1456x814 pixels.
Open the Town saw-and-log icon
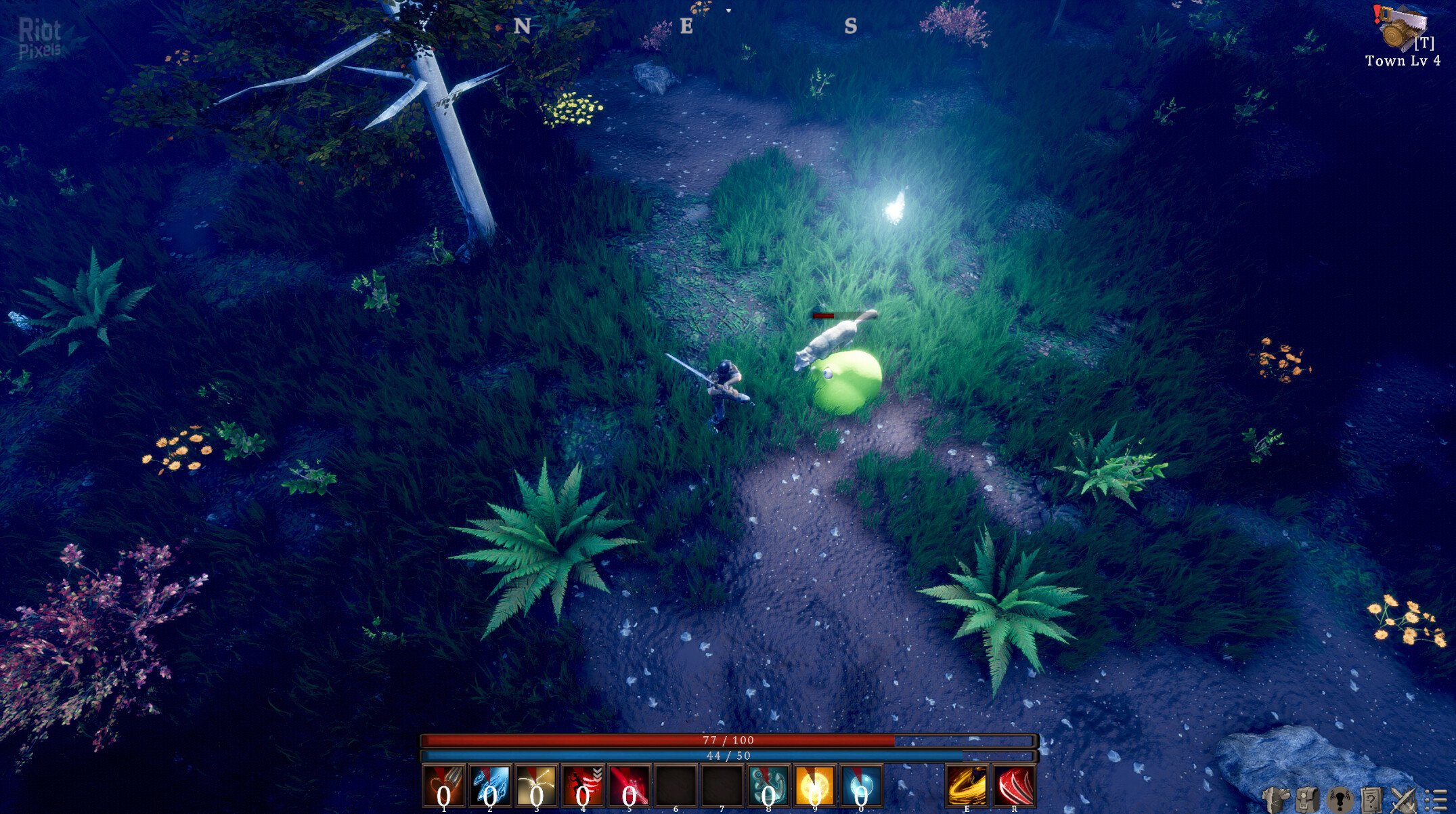coord(1400,28)
